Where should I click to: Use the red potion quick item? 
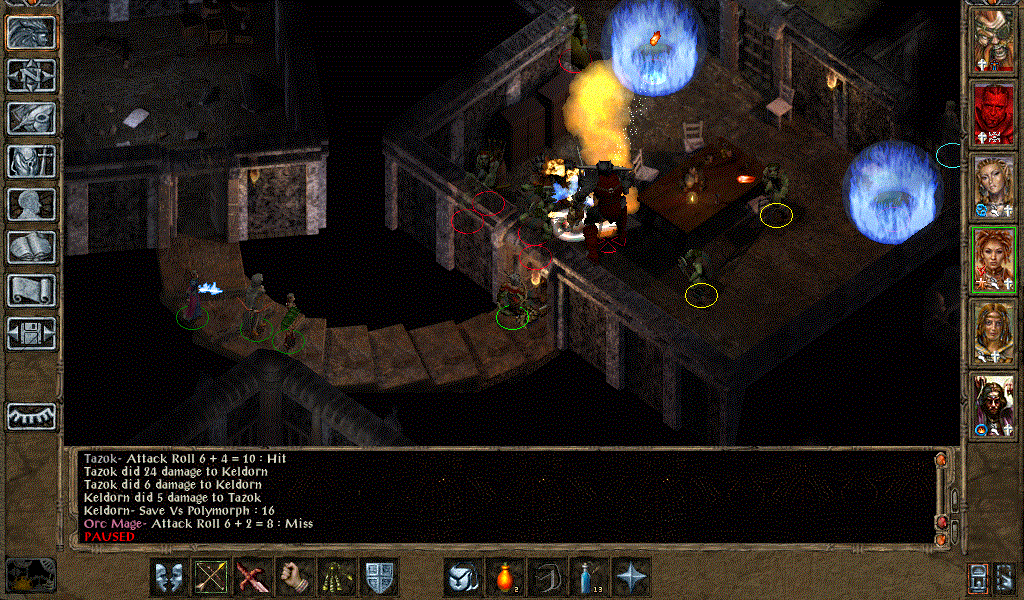505,577
